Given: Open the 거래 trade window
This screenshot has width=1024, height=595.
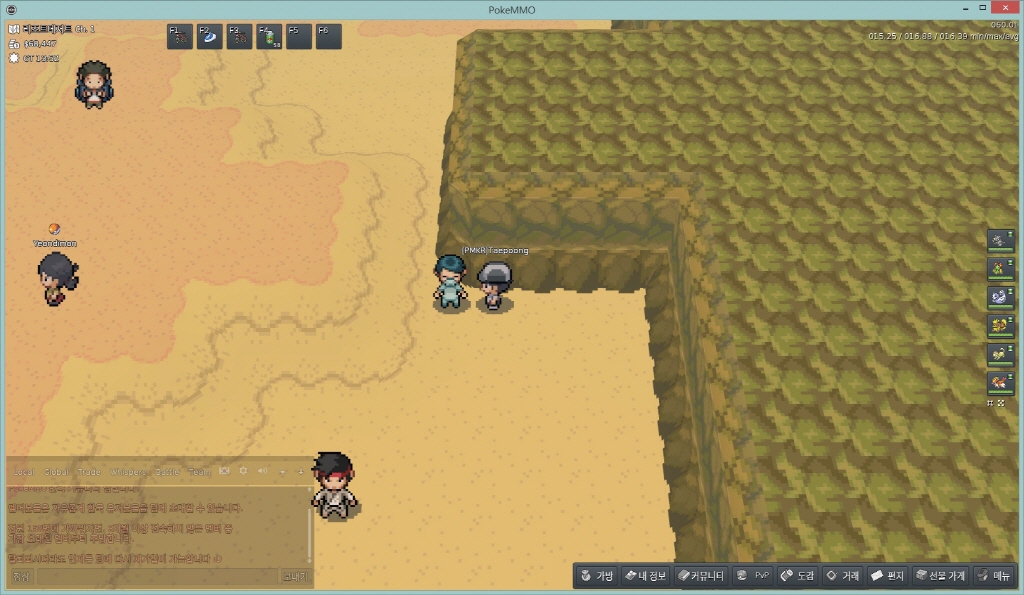Looking at the screenshot, I should pyautogui.click(x=842, y=576).
